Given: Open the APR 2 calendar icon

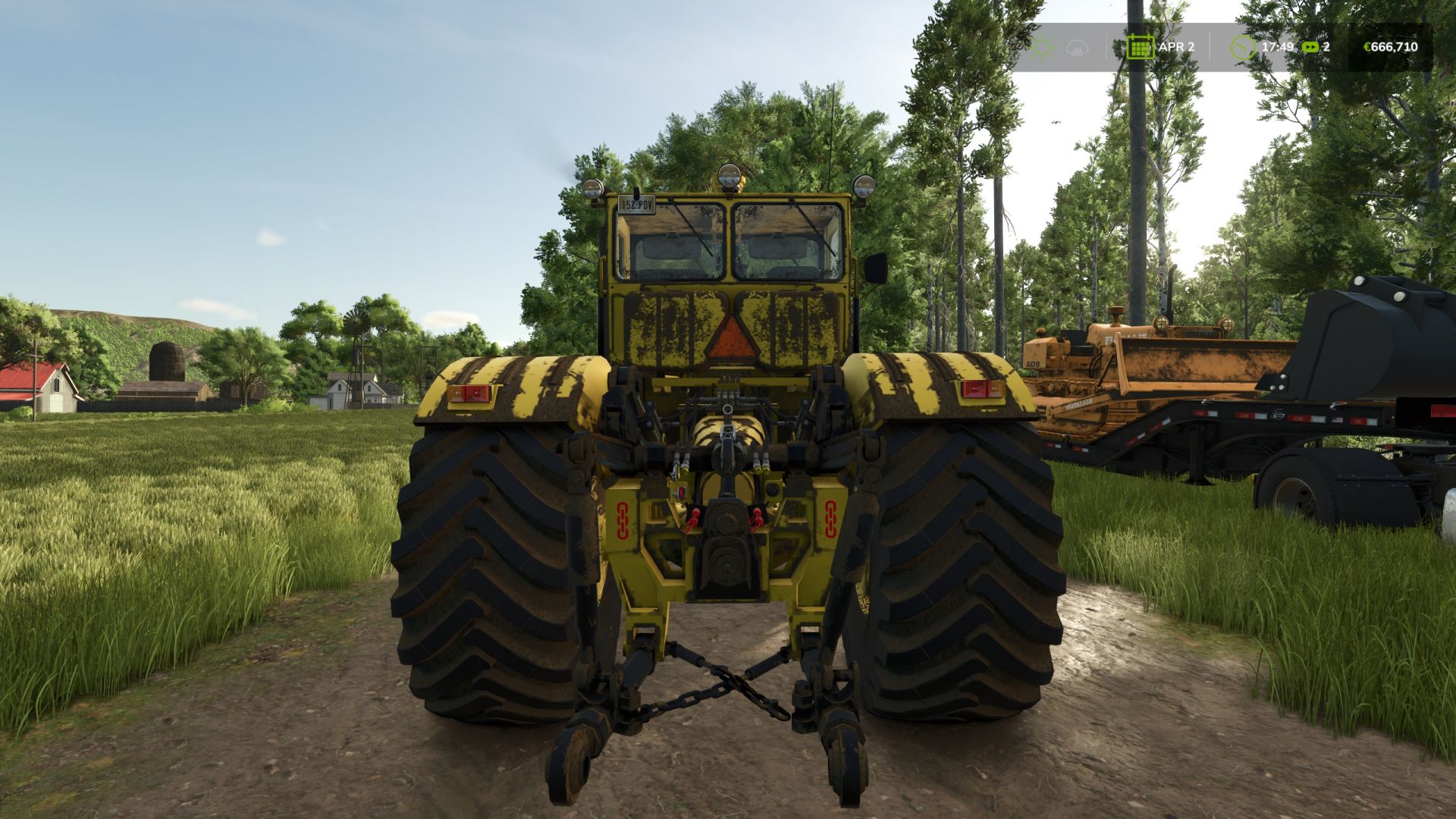Looking at the screenshot, I should pyautogui.click(x=1140, y=48).
